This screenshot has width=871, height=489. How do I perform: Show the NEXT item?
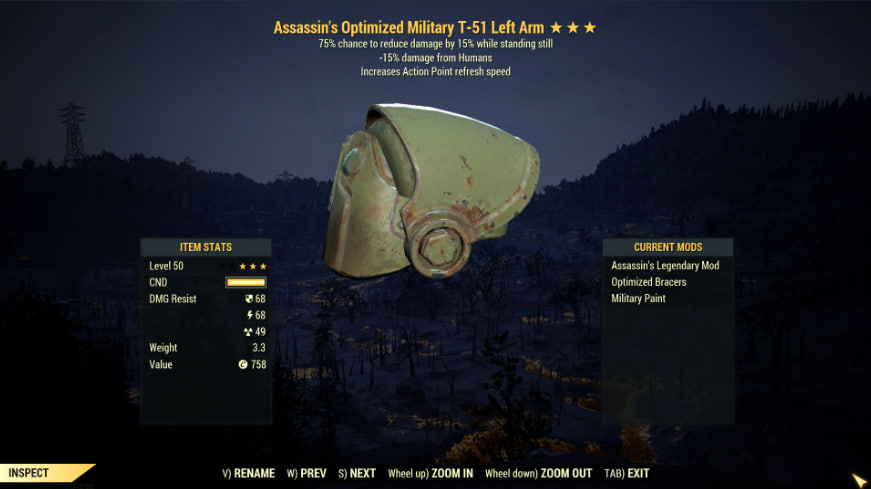point(357,473)
